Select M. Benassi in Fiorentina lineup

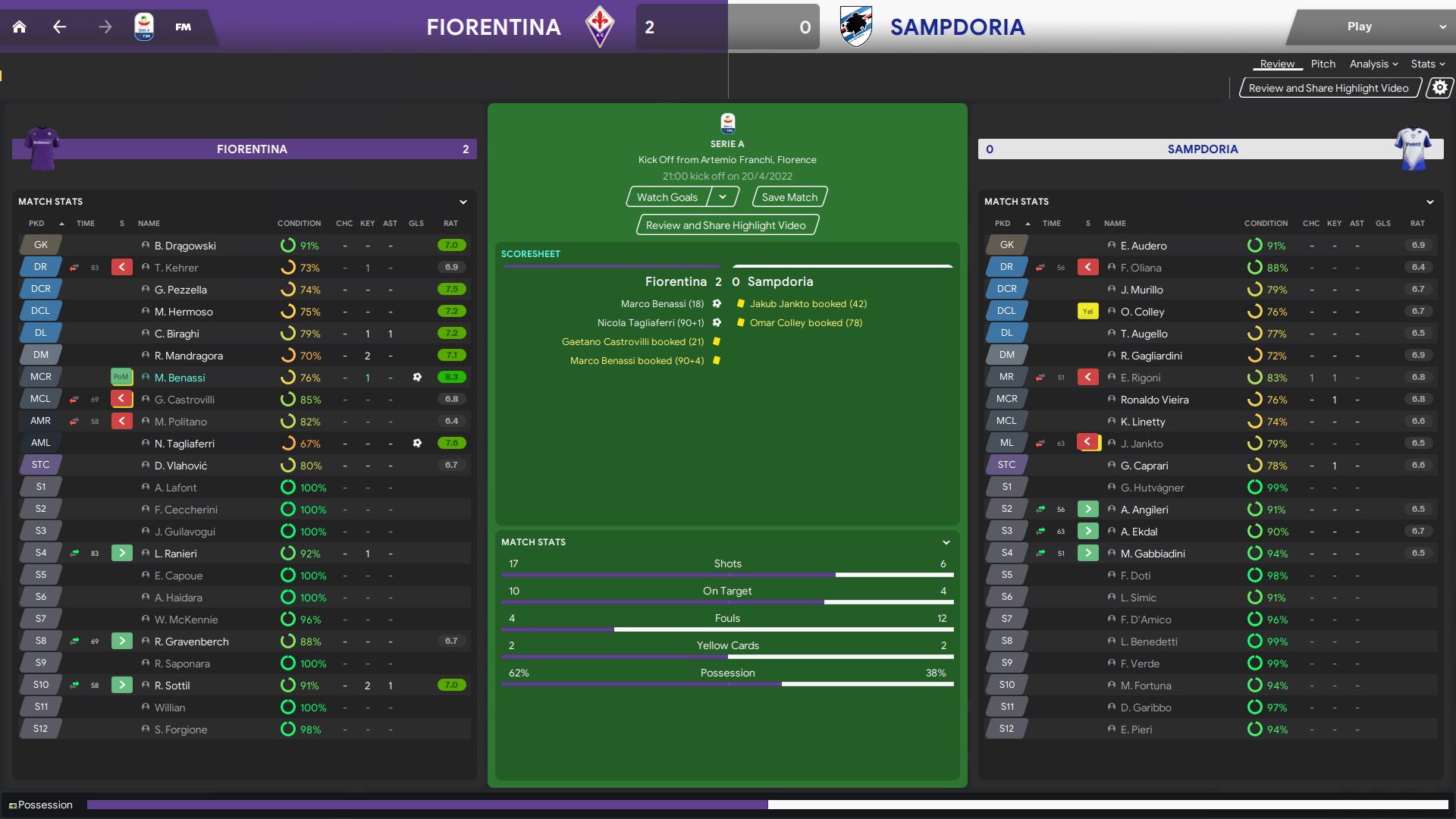pos(180,378)
